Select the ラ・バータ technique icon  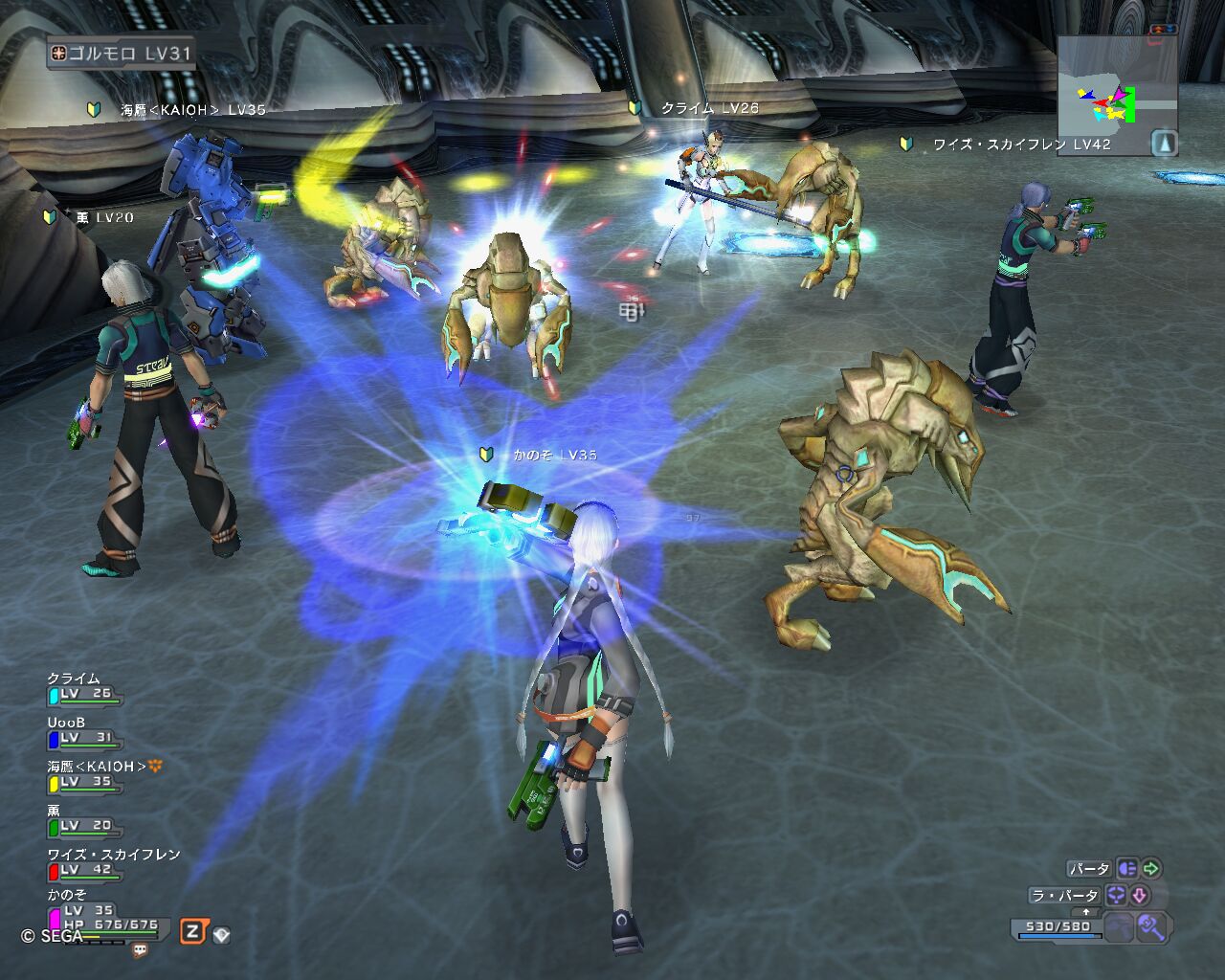tap(1116, 896)
